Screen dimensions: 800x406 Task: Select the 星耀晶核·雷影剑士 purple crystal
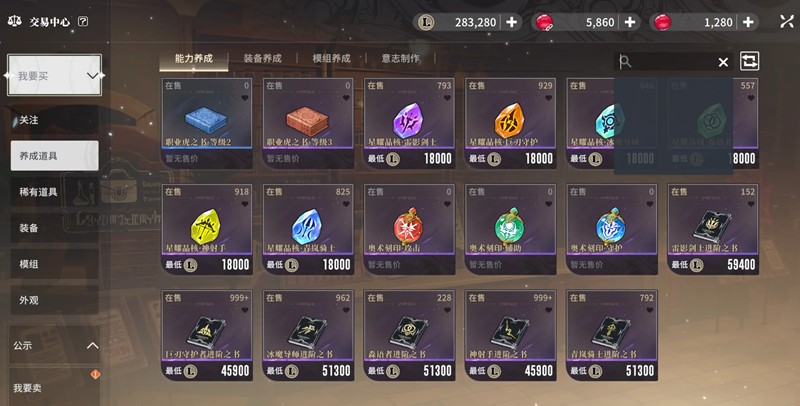(411, 121)
